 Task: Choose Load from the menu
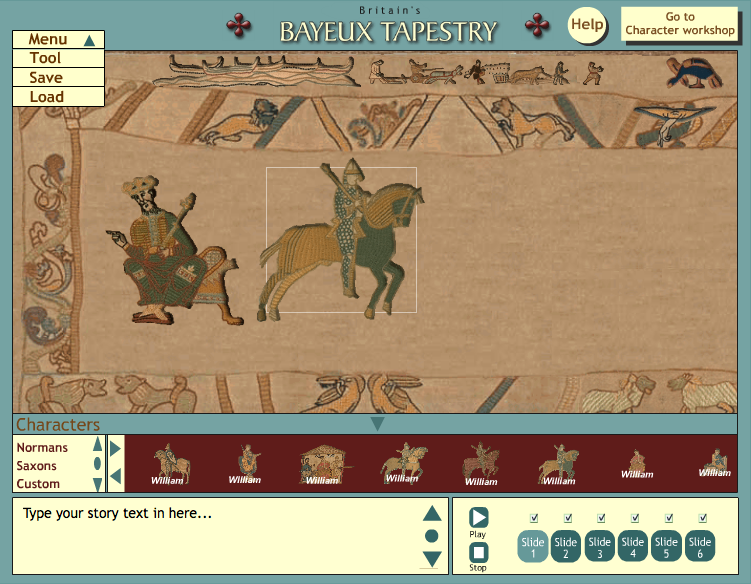tap(46, 97)
